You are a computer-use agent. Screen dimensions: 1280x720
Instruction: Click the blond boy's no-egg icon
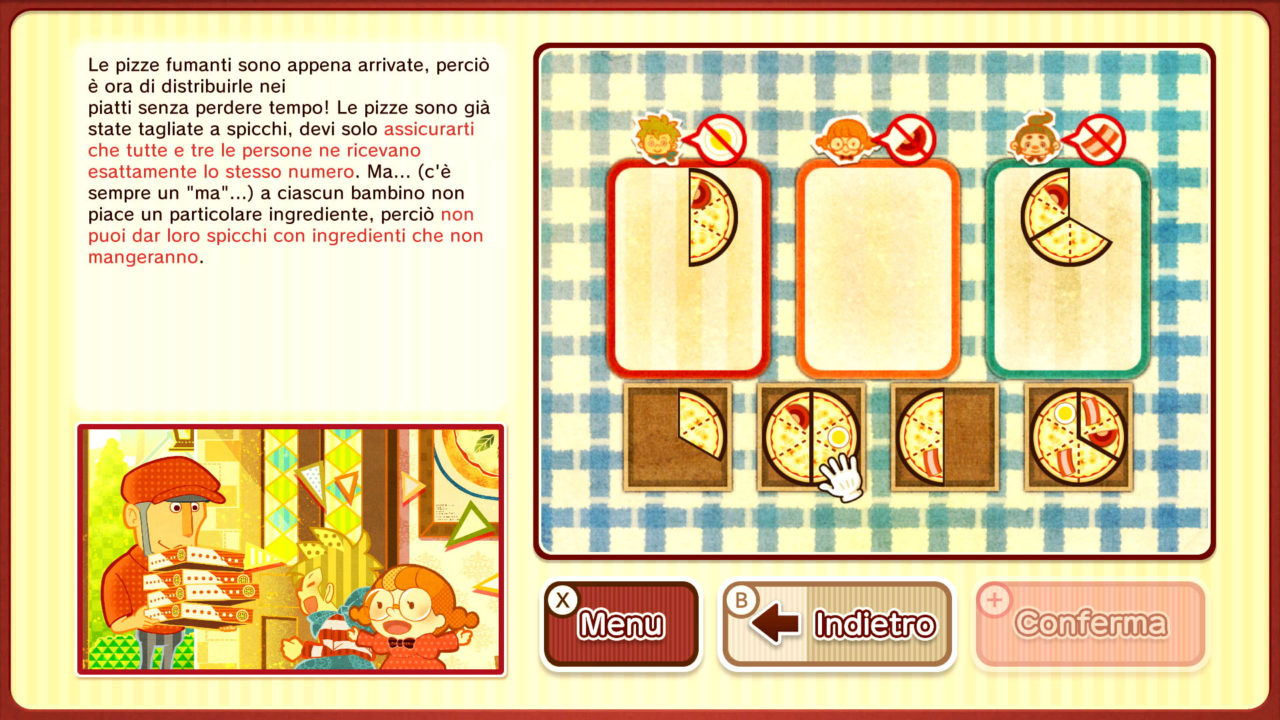pyautogui.click(x=720, y=140)
